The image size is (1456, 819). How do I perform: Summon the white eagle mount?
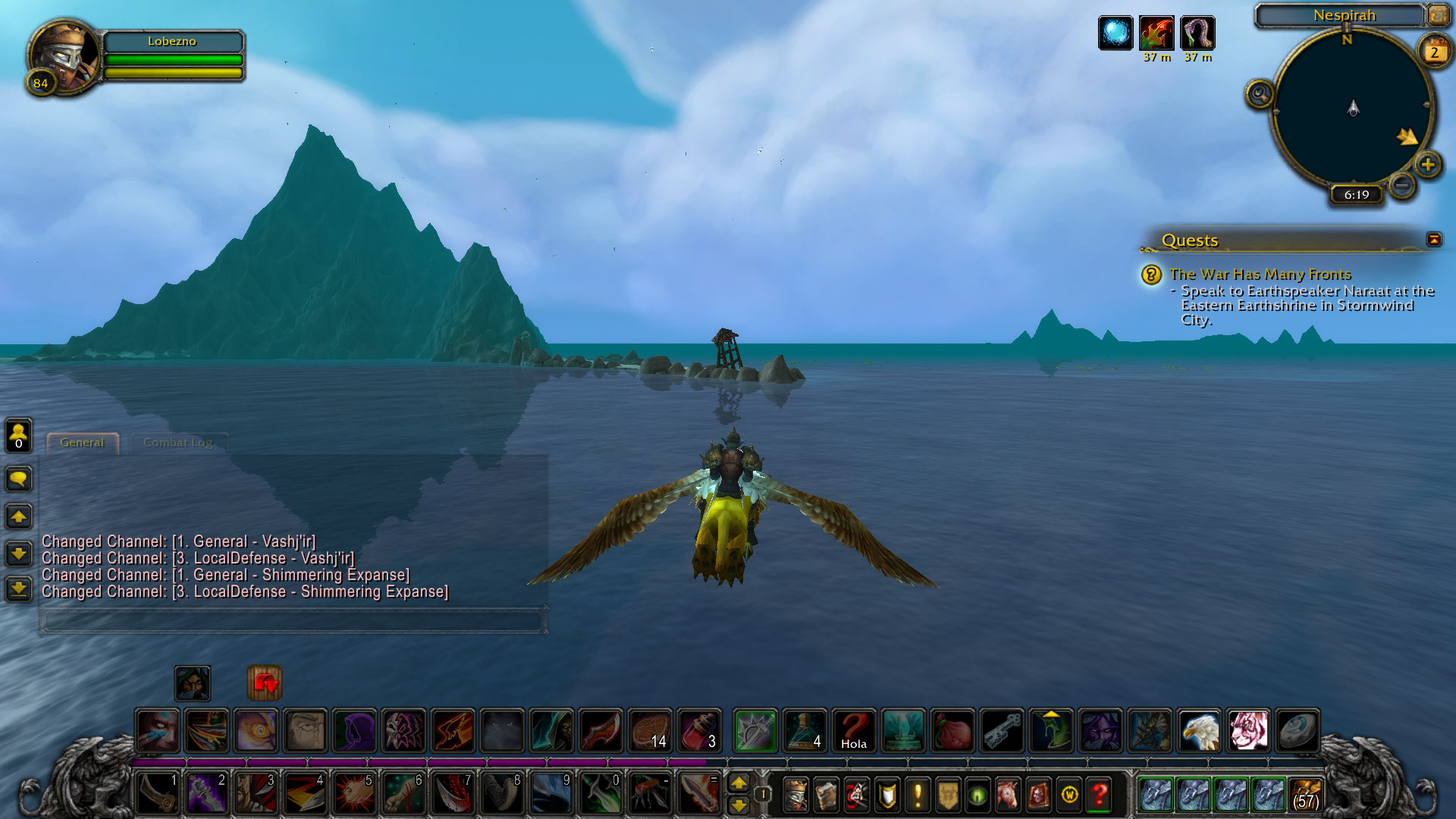click(1199, 730)
